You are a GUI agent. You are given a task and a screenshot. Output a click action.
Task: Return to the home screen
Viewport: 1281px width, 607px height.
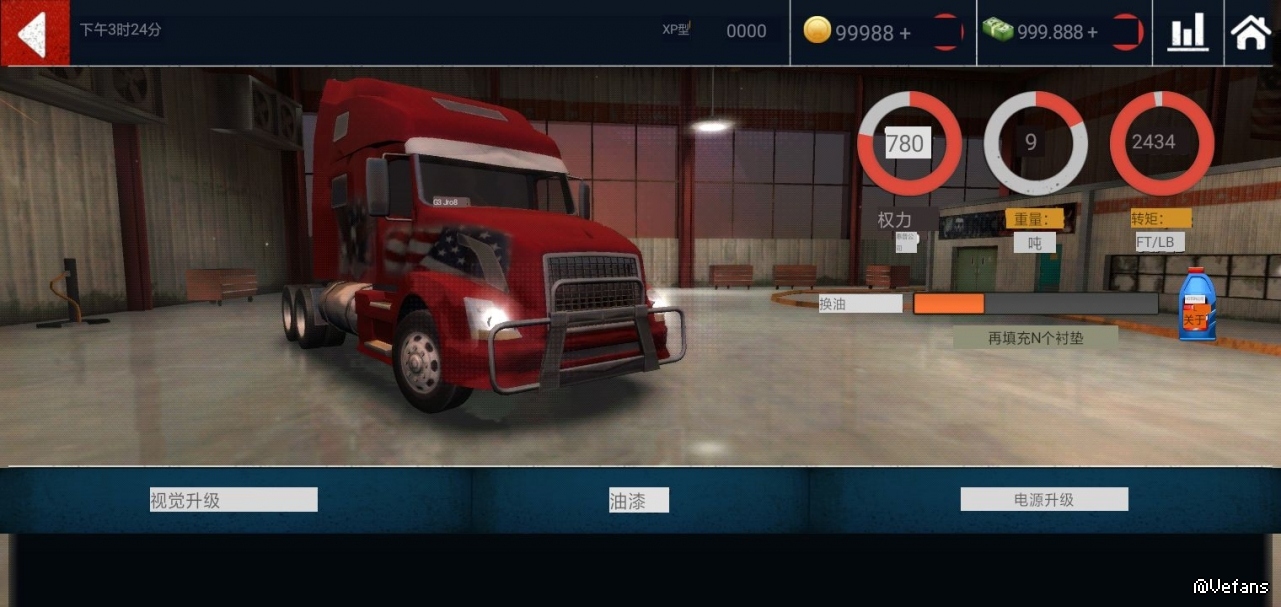click(1251, 33)
